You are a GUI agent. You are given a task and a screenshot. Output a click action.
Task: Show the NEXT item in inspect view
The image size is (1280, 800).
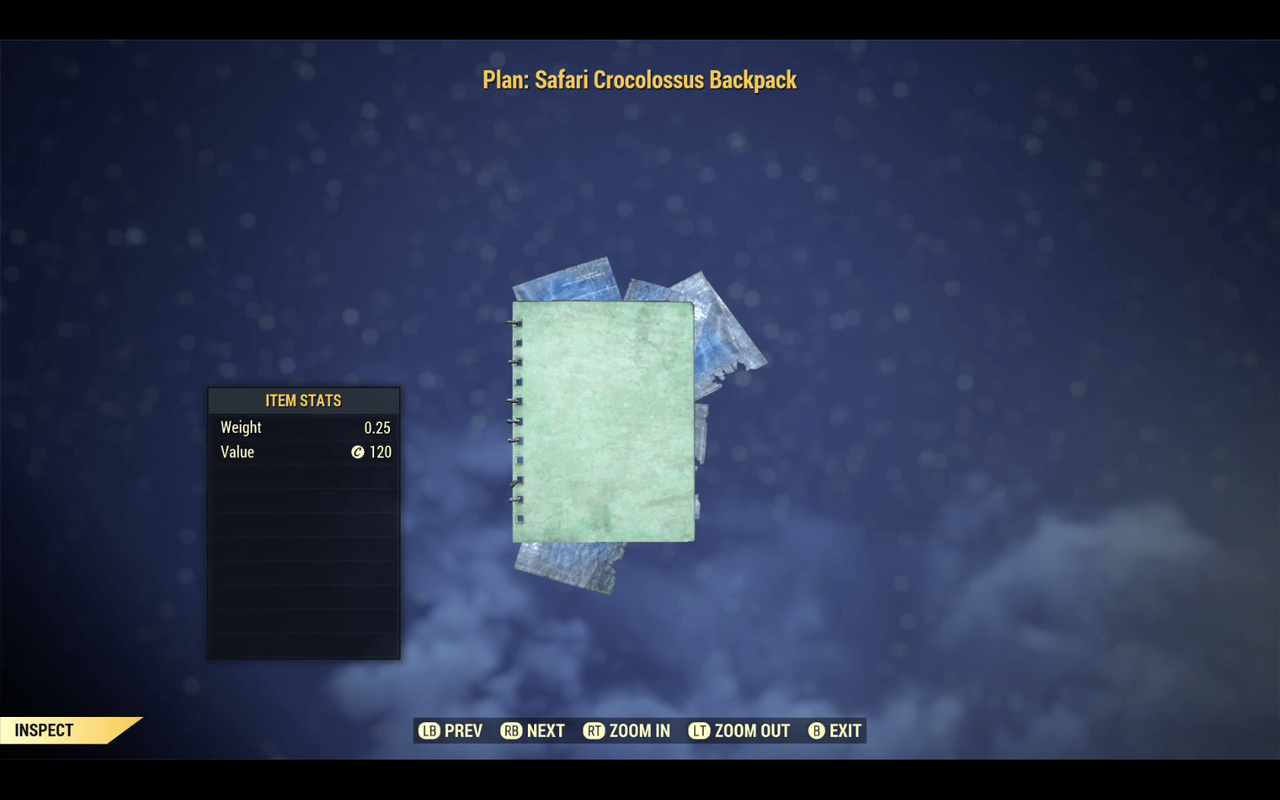[x=533, y=731]
